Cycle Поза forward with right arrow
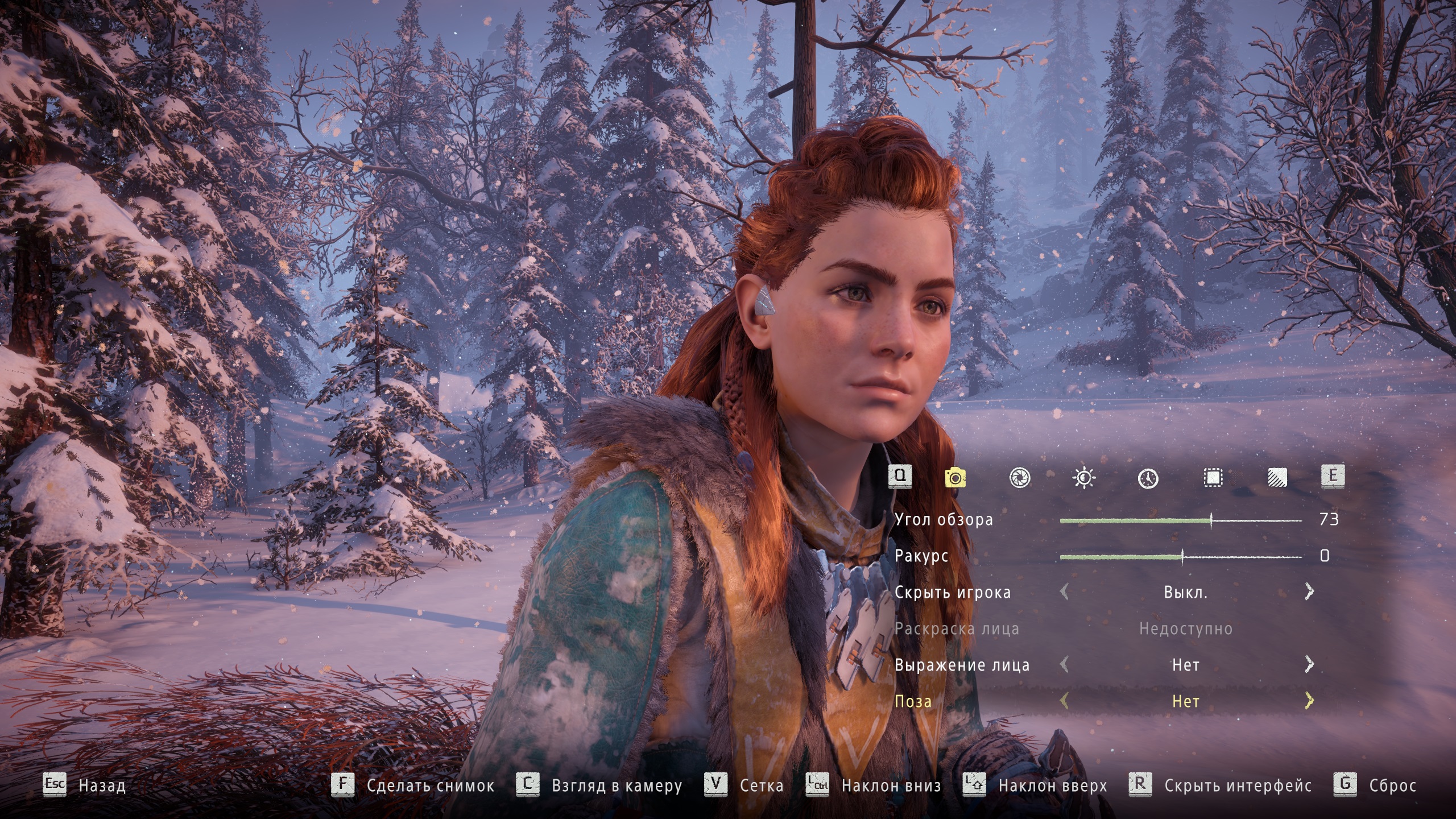1456x819 pixels. pos(1309,701)
